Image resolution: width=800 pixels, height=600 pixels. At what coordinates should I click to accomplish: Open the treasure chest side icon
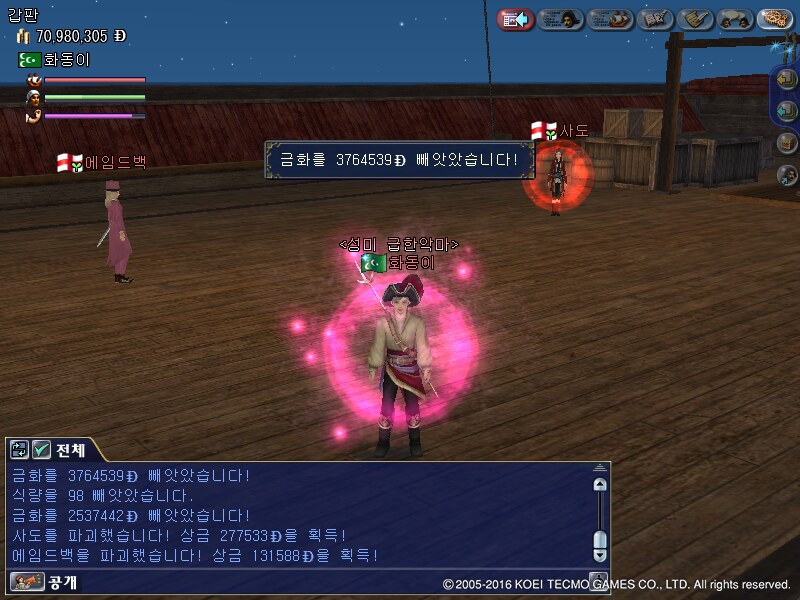(x=787, y=143)
